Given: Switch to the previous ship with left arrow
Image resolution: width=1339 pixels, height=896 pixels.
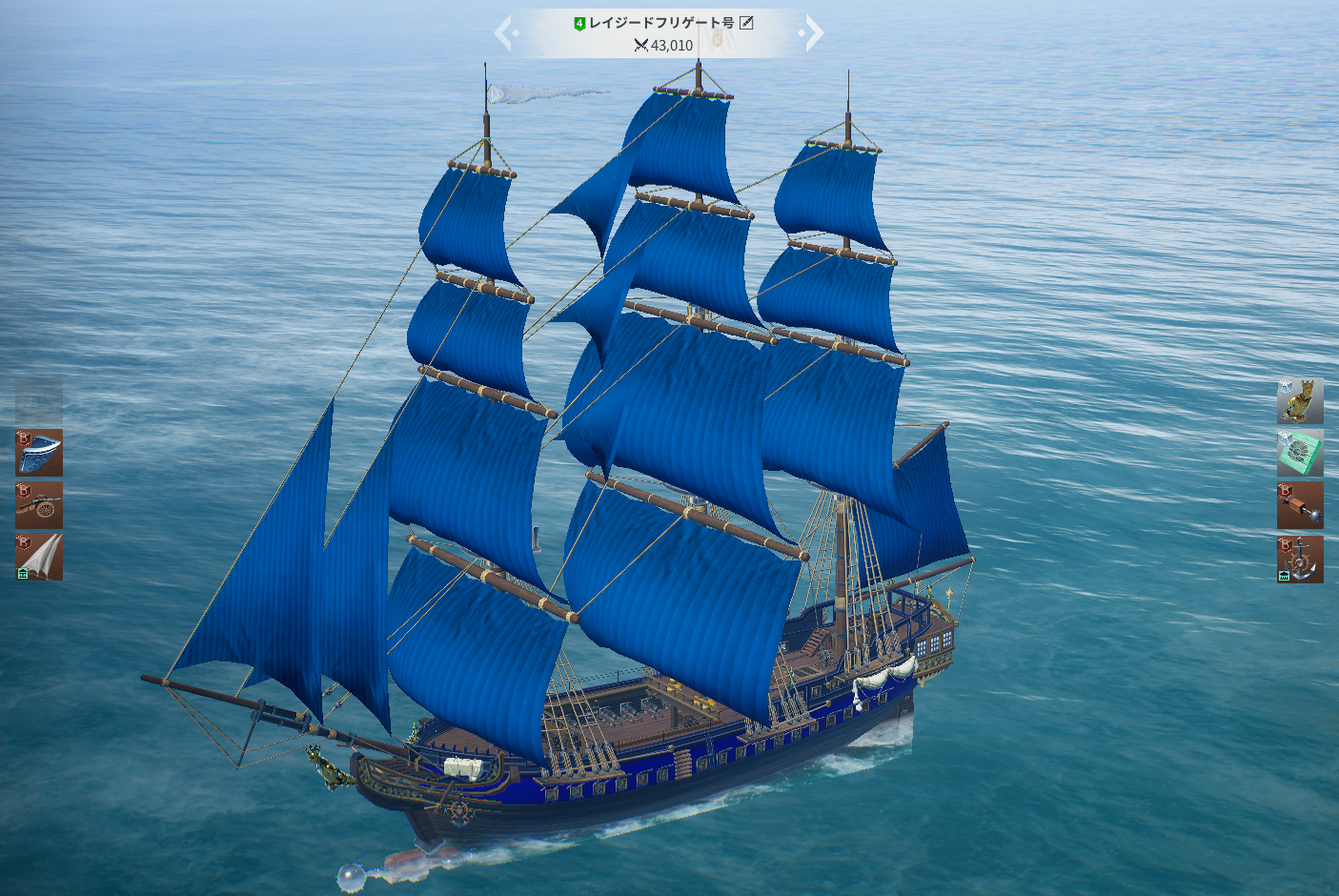Looking at the screenshot, I should tap(505, 33).
